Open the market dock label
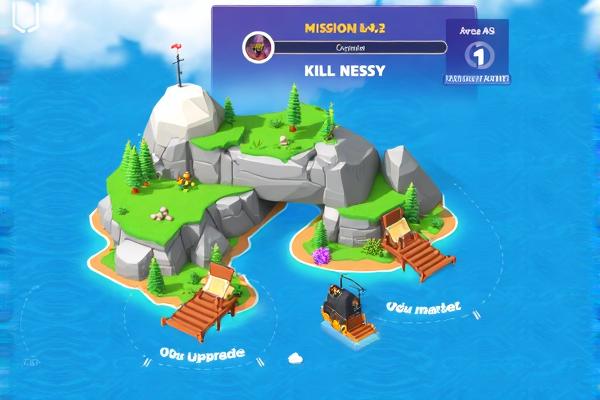 tap(422, 309)
